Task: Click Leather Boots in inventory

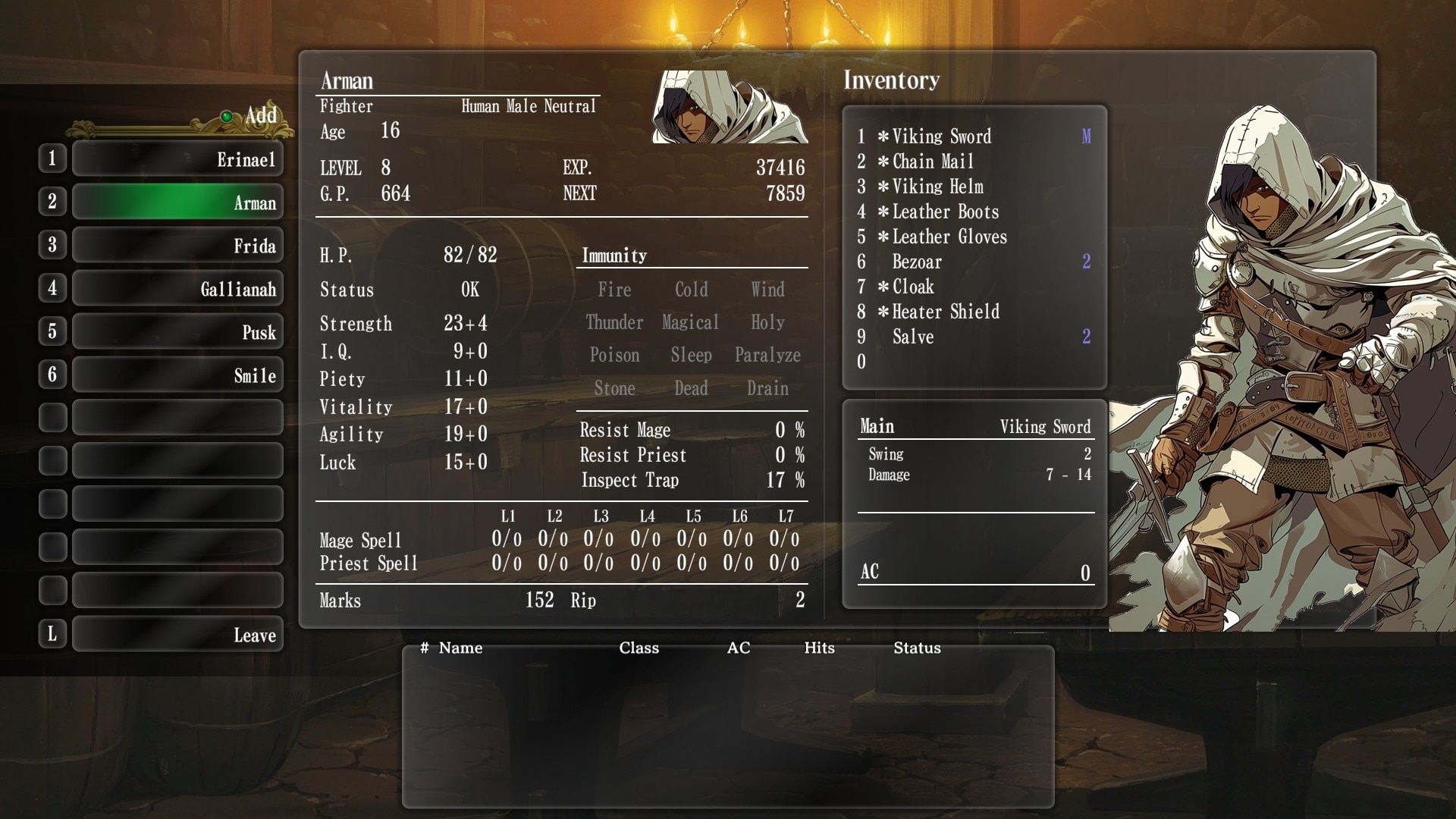Action: point(945,212)
